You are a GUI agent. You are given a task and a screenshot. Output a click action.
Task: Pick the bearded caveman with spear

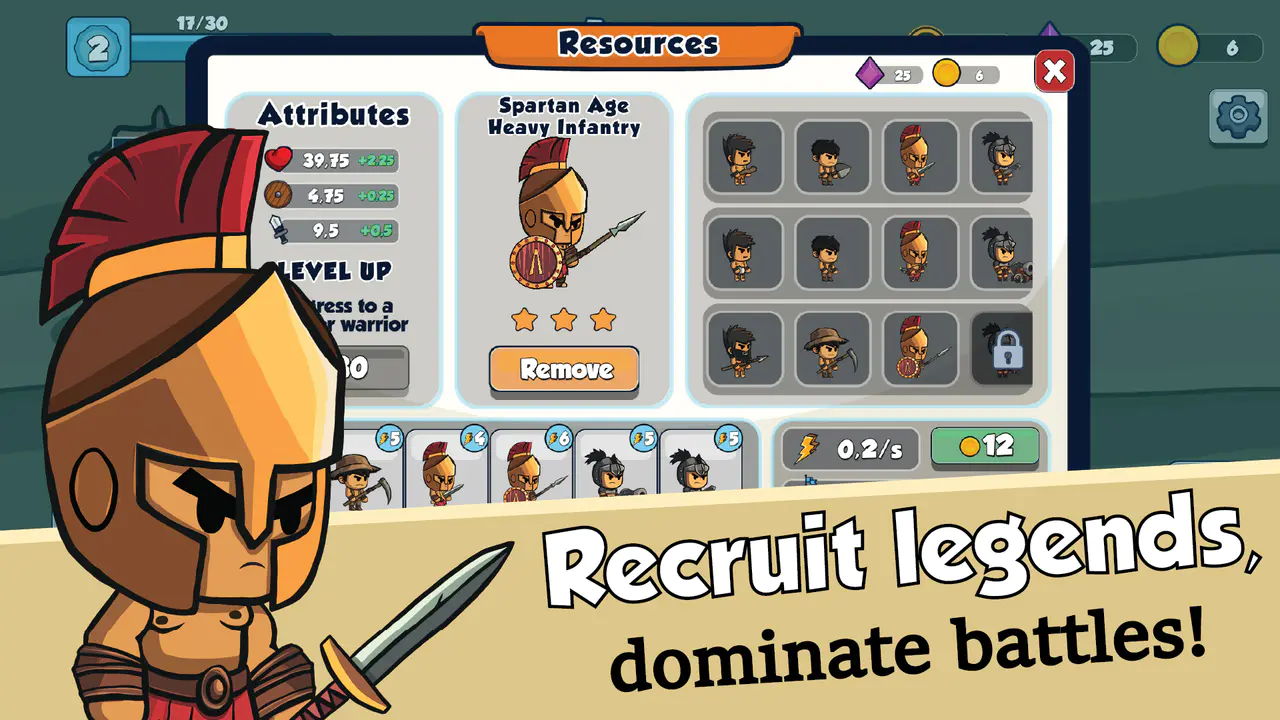coord(744,348)
